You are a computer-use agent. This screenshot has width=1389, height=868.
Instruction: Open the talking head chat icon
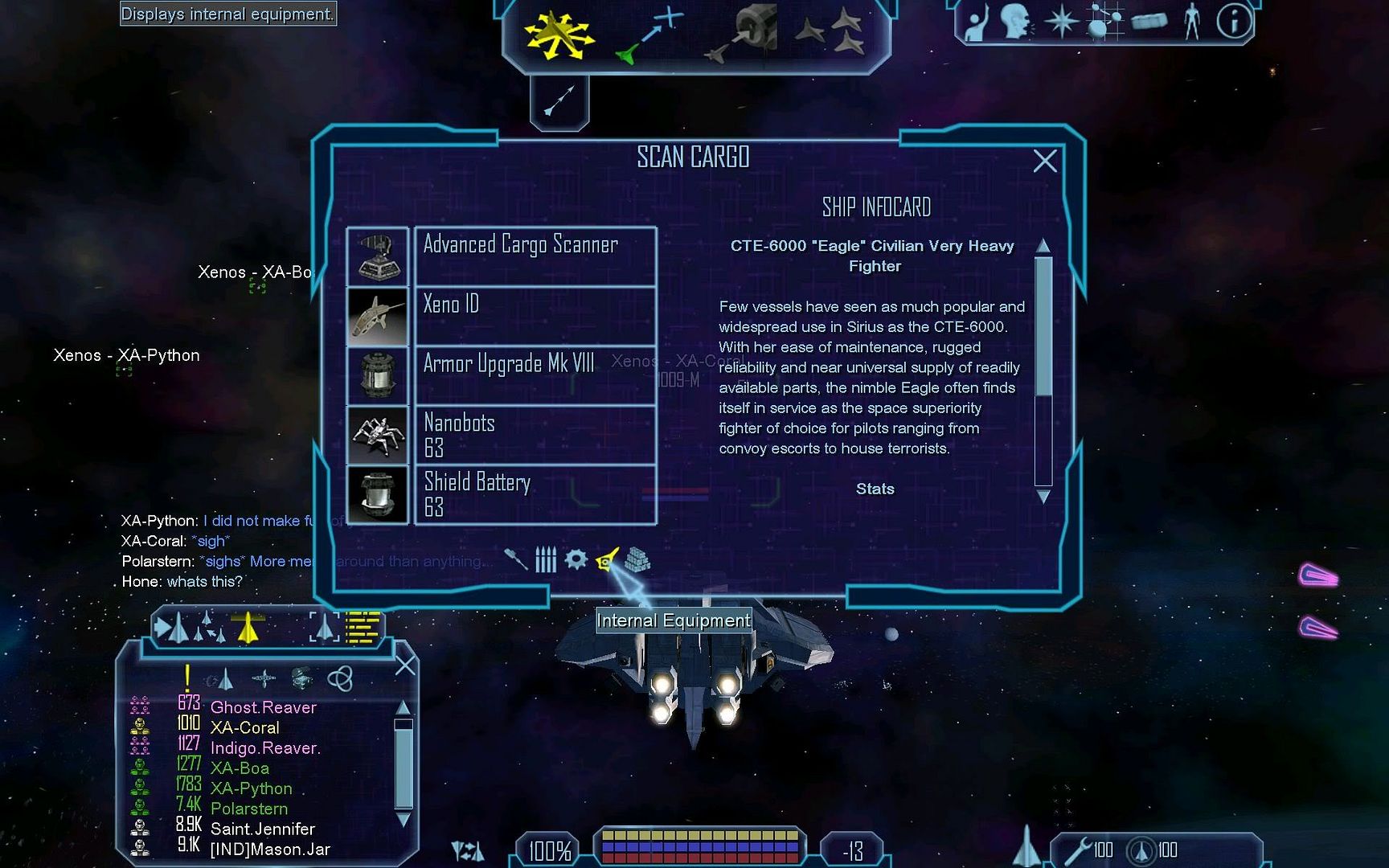1017,22
